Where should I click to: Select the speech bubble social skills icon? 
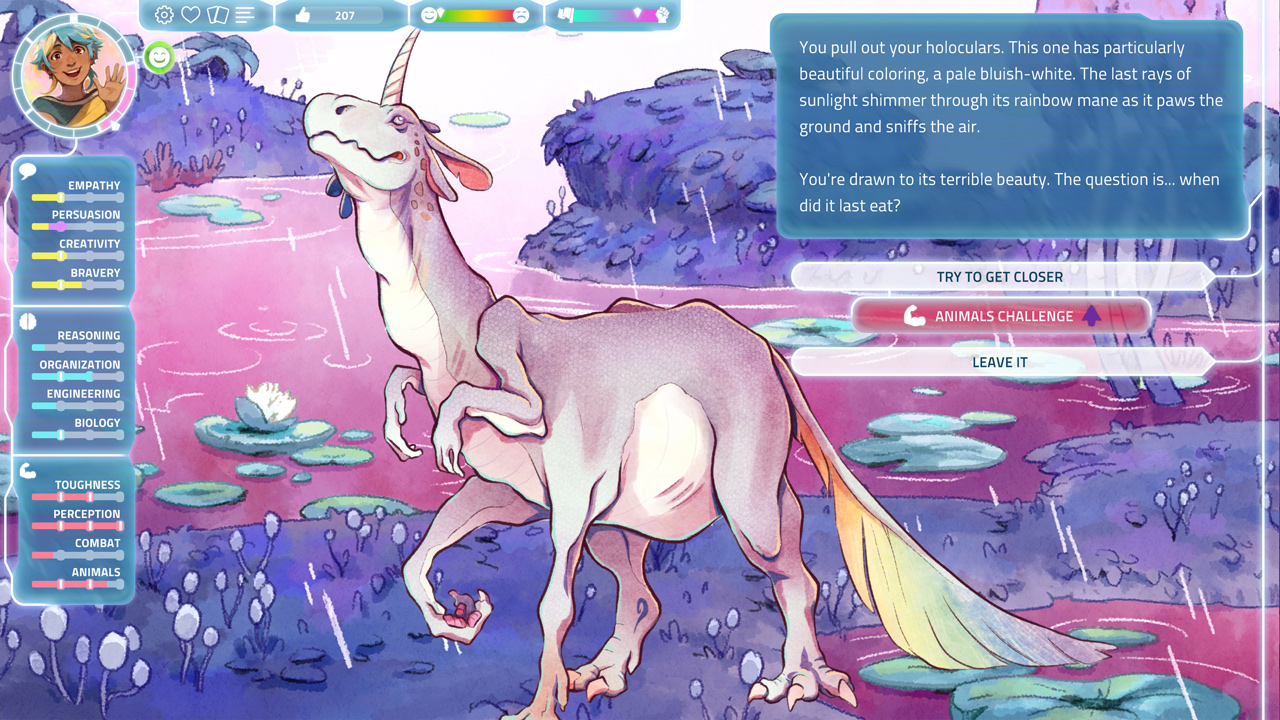(27, 170)
